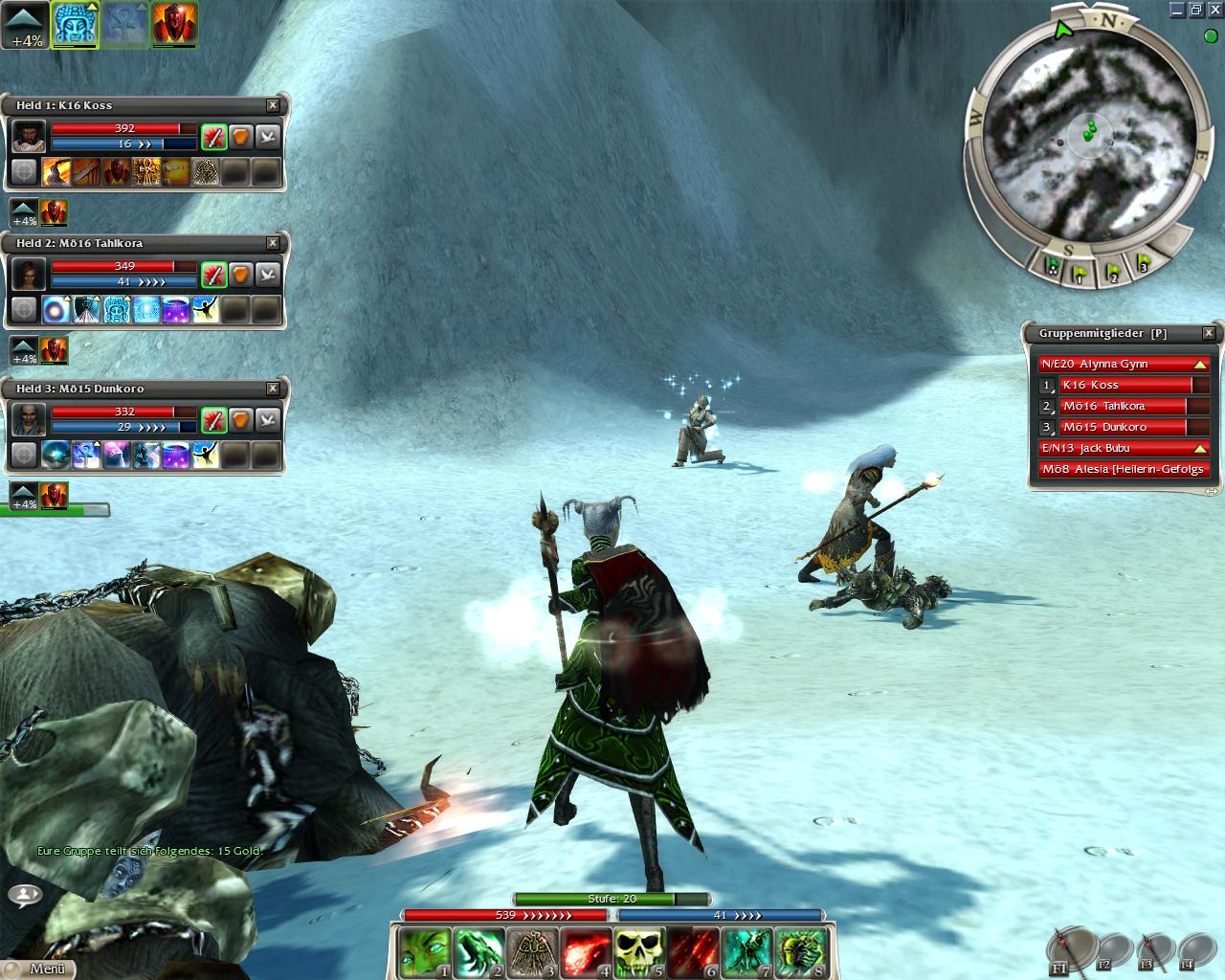Close the Gruppenmitglieder party window
1225x980 pixels.
(1209, 333)
